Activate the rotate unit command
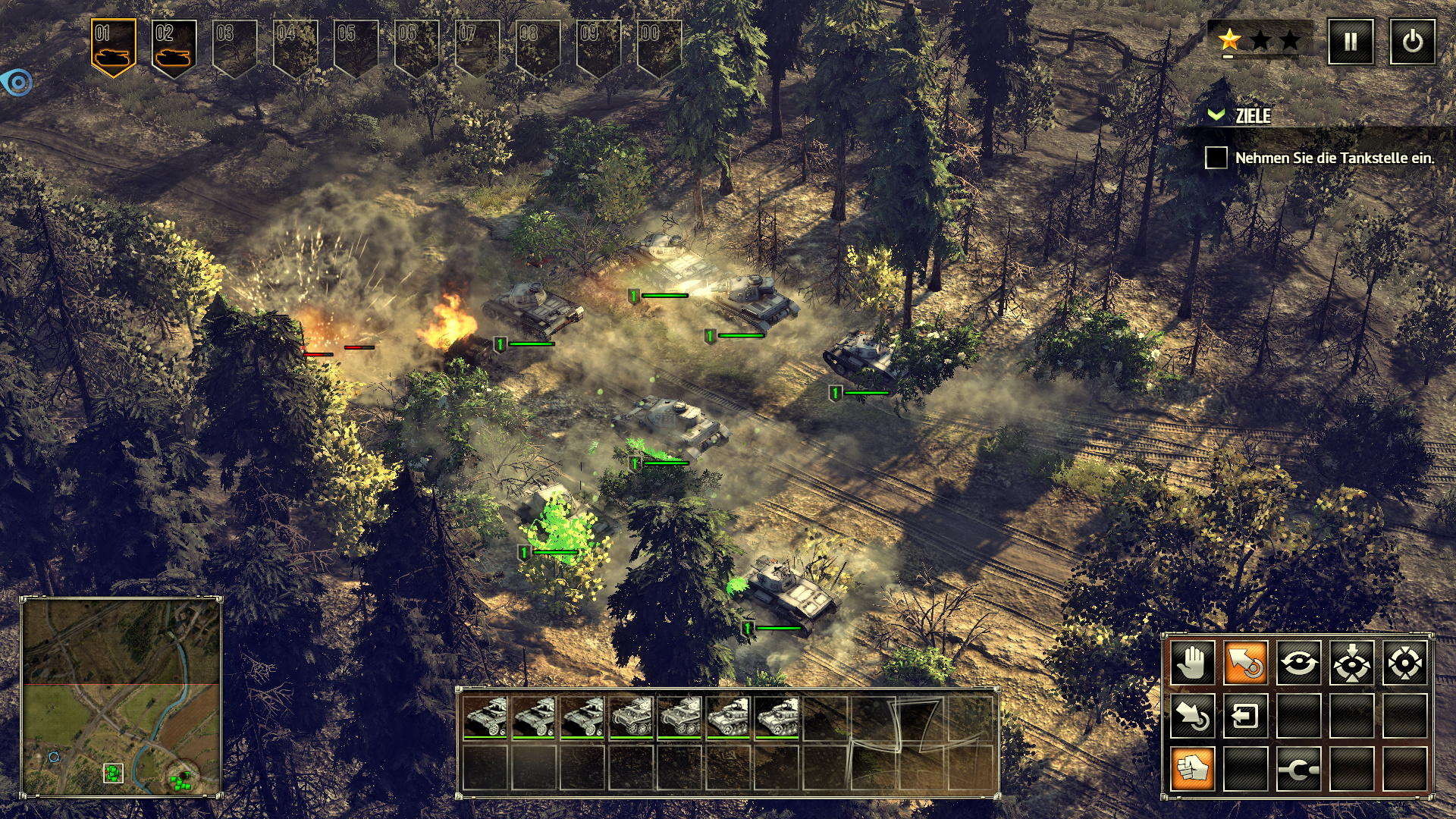This screenshot has height=819, width=1456. (1298, 662)
